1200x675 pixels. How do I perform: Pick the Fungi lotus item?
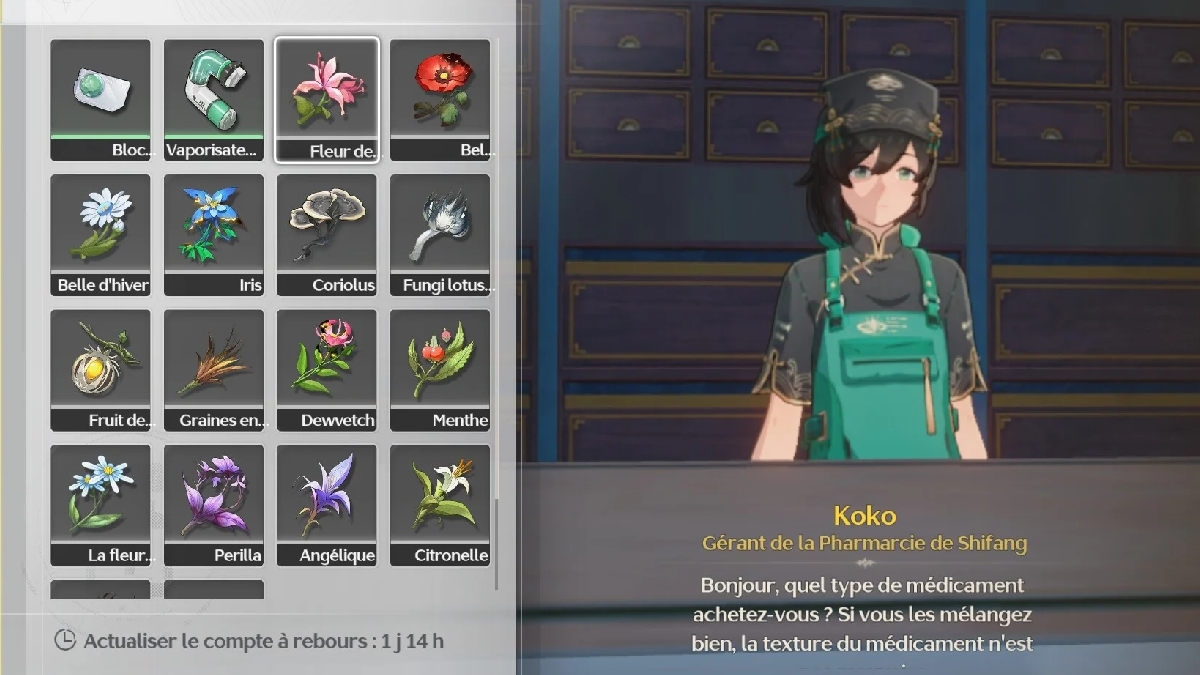point(440,235)
